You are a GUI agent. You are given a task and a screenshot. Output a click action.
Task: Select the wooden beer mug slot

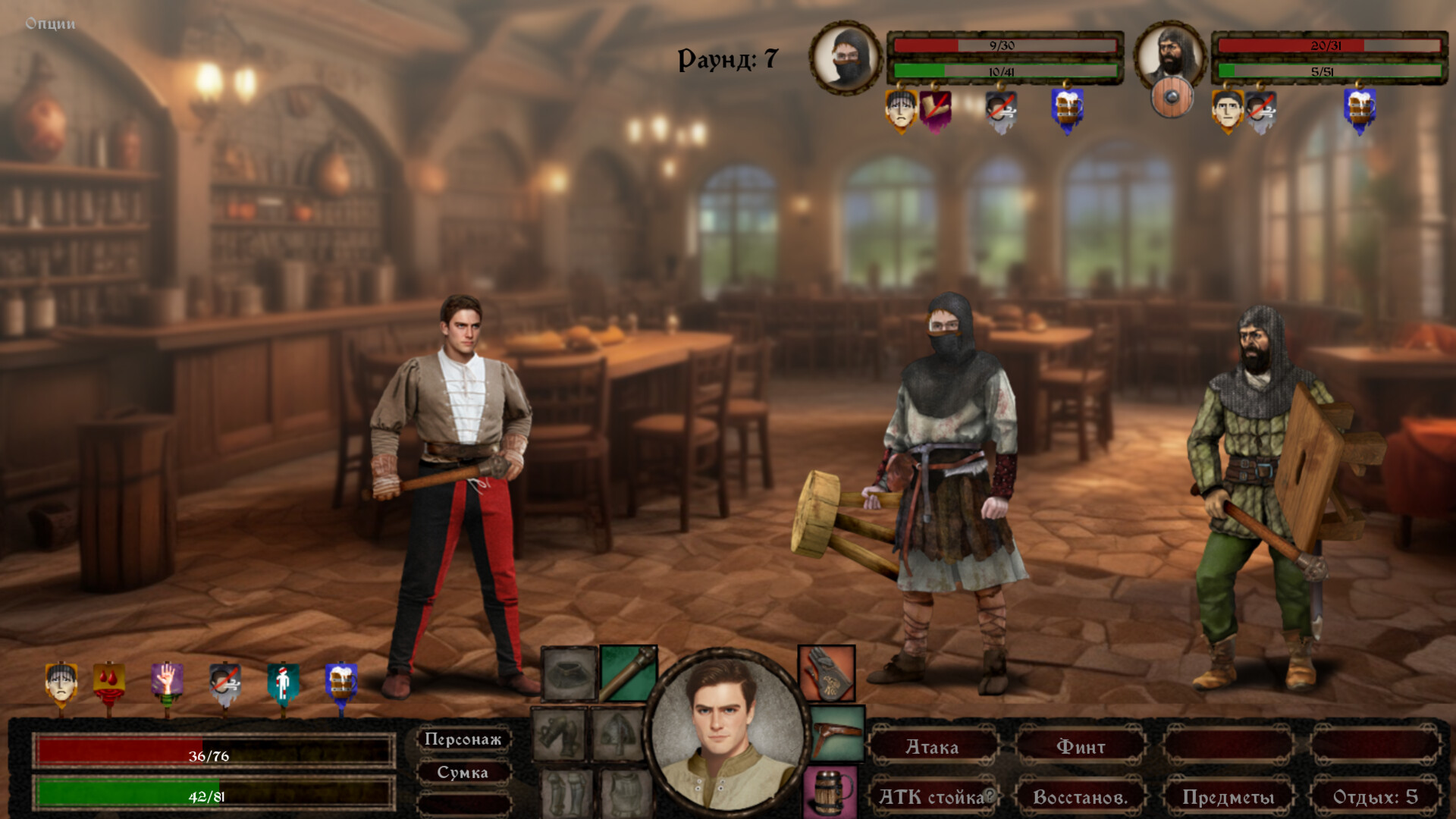coord(830,792)
